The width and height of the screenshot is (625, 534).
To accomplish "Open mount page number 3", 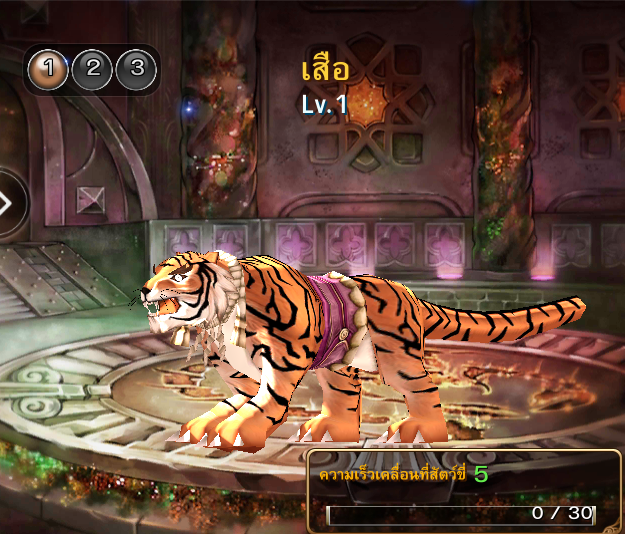I will (137, 70).
